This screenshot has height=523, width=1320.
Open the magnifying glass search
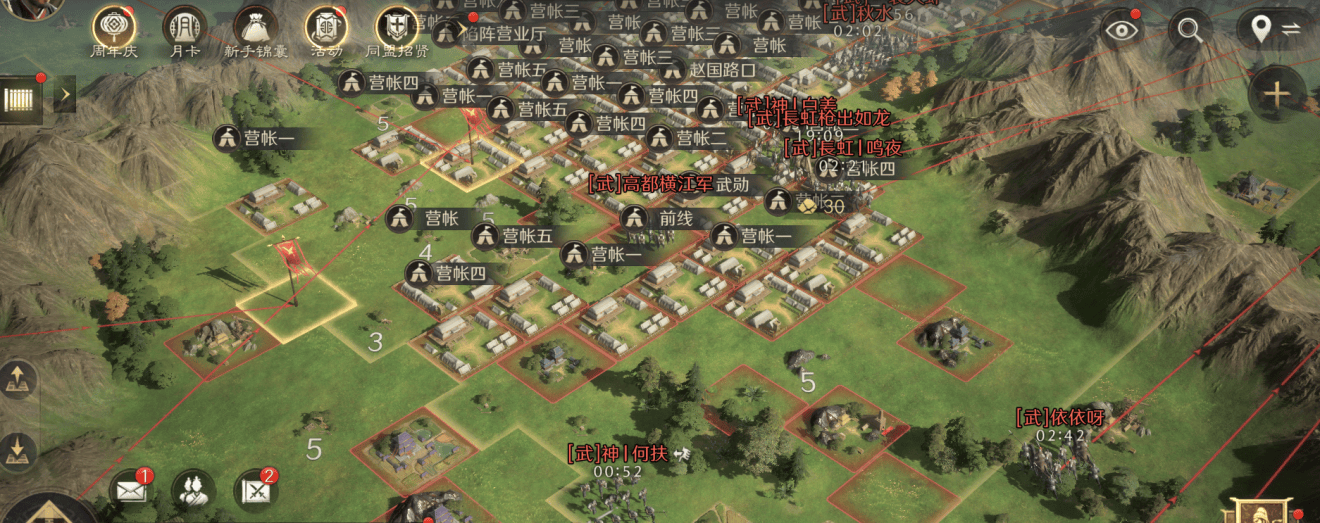(1189, 29)
